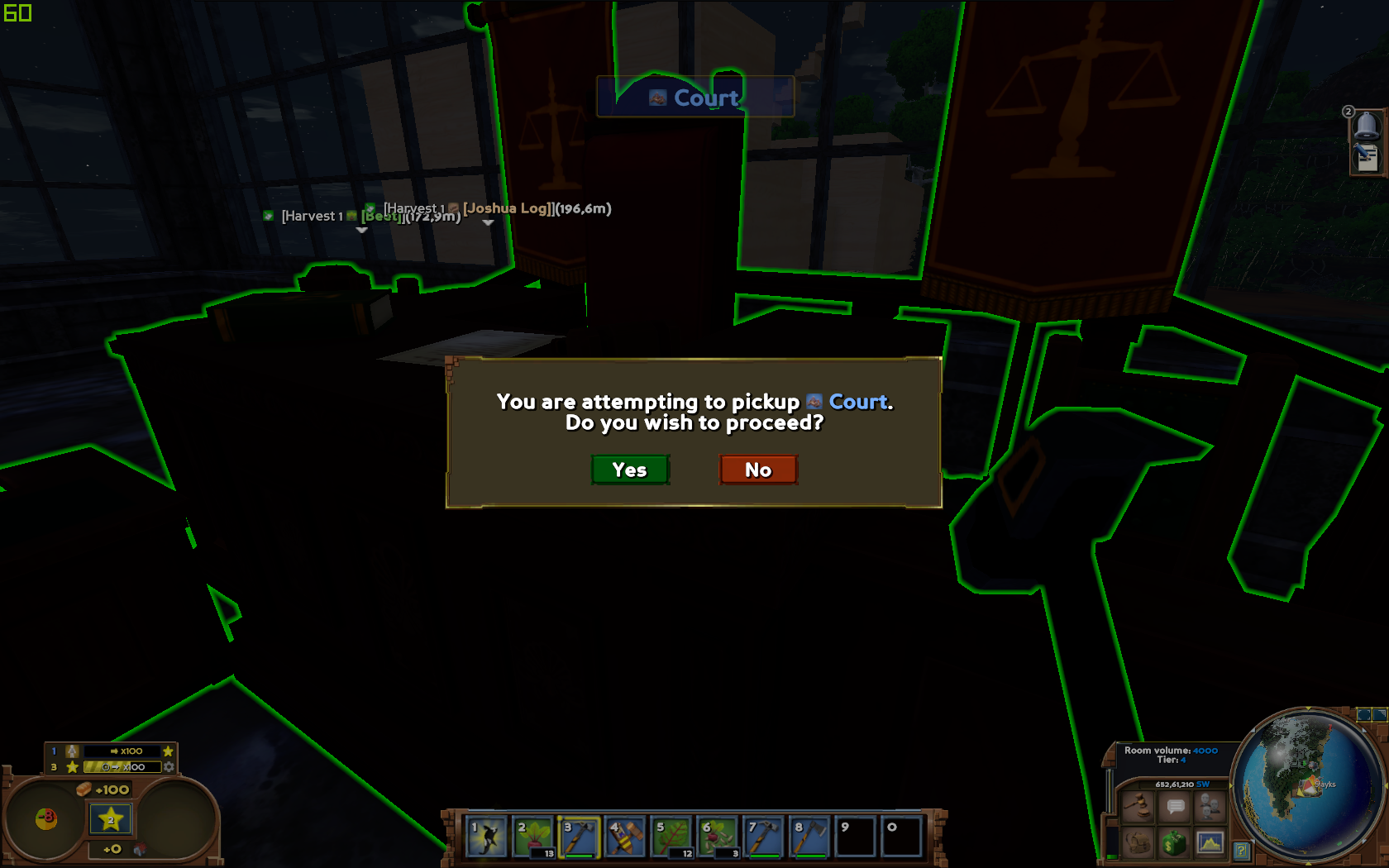The image size is (1389, 868).
Task: Open the laws panel with the gavel icon
Action: pyautogui.click(x=1138, y=806)
